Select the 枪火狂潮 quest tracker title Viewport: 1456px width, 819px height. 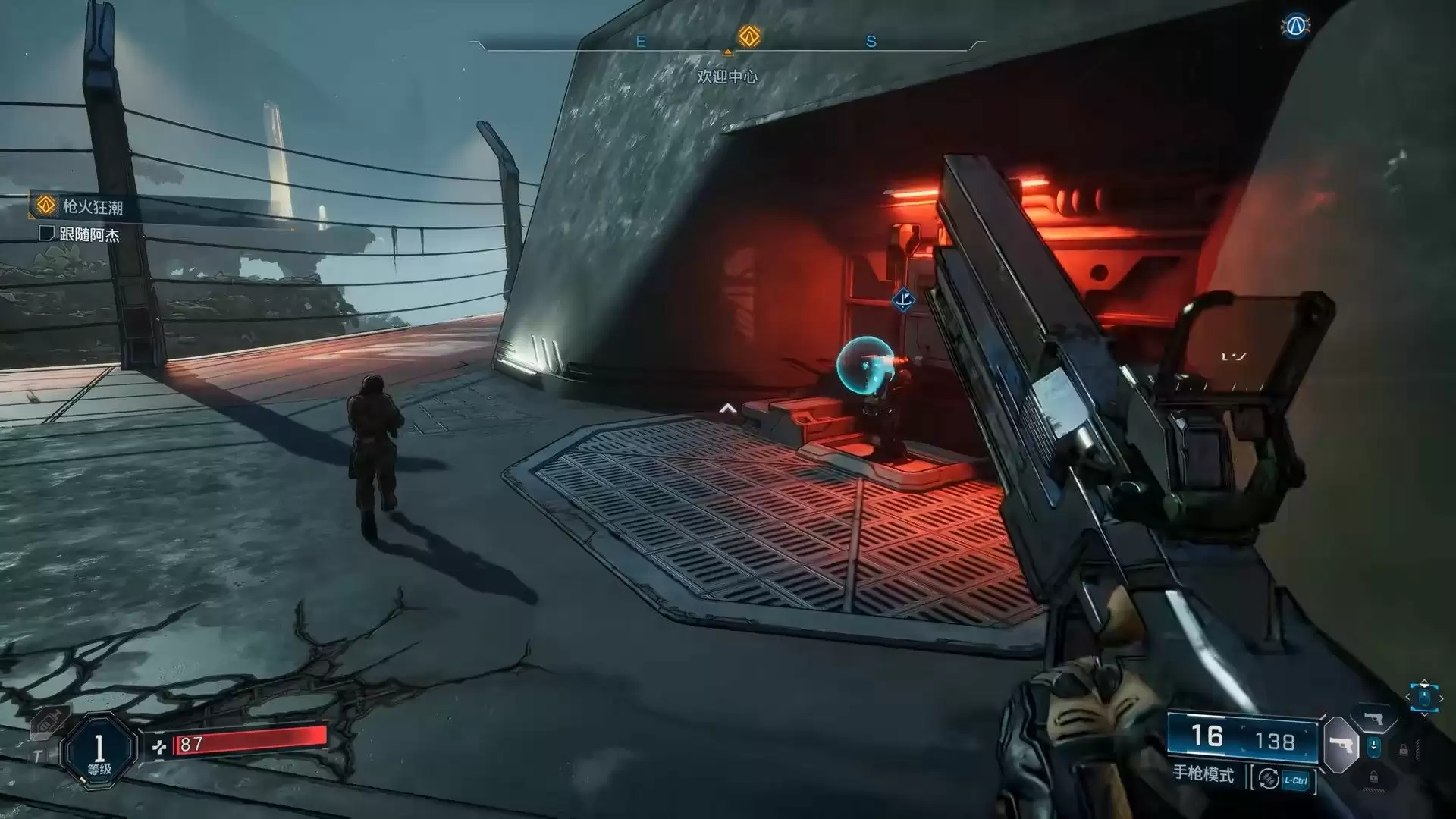(92, 206)
